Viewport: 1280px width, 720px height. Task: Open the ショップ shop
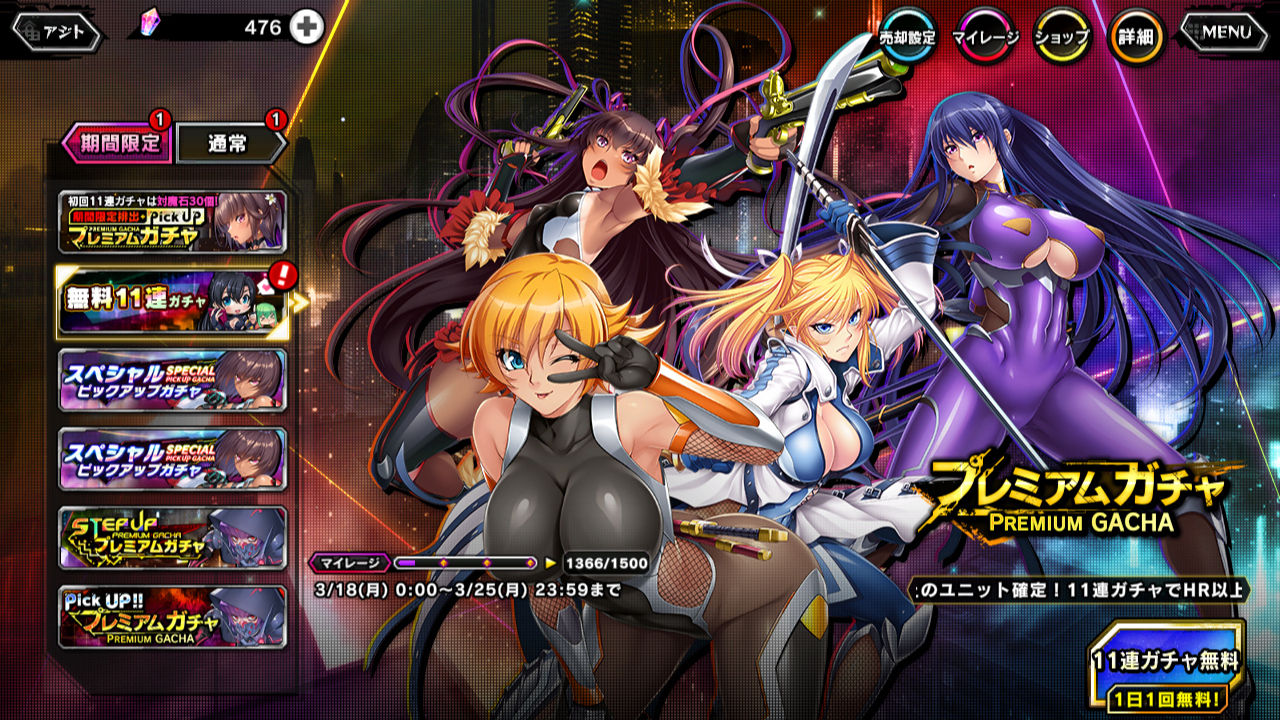[x=1061, y=36]
